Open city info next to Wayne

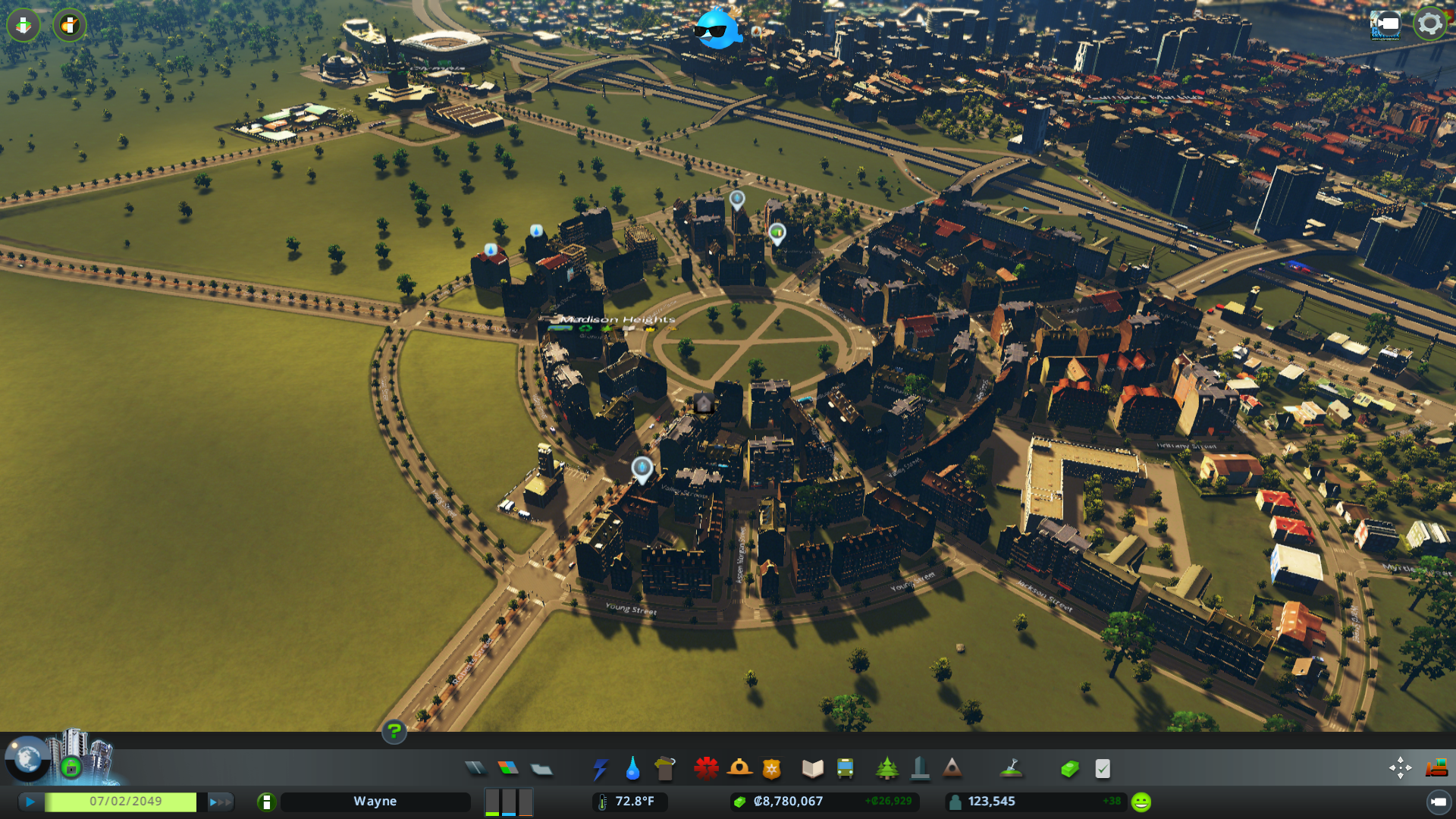266,802
